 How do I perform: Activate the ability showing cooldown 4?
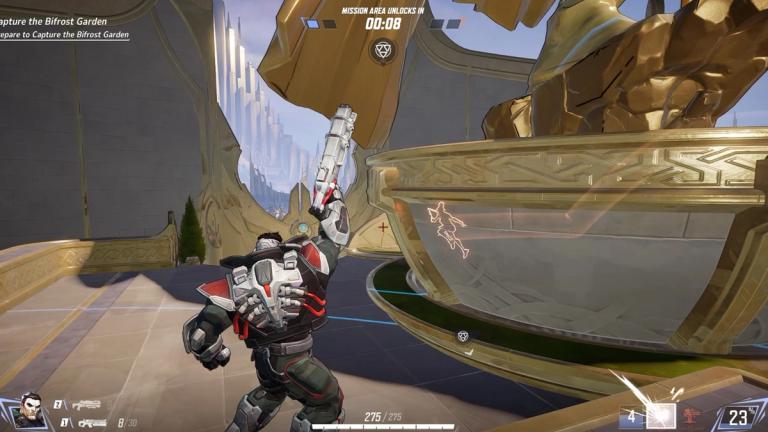click(631, 416)
